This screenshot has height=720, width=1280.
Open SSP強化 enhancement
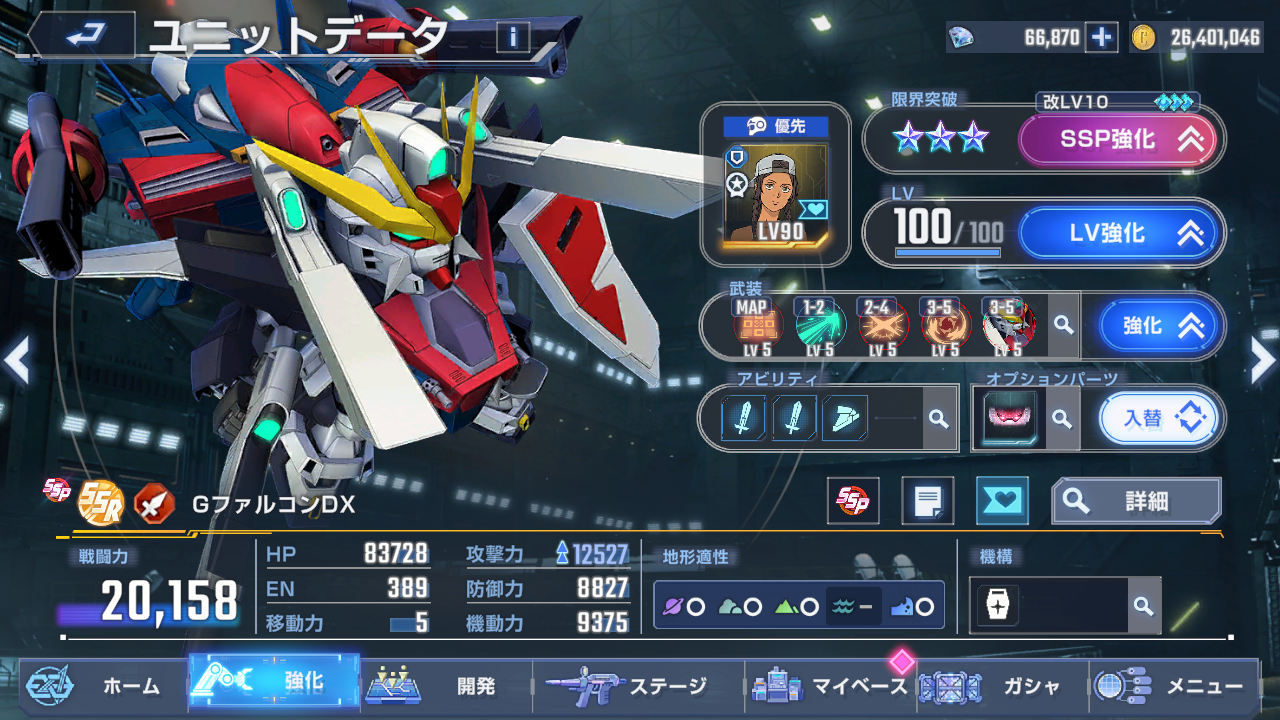(1119, 140)
